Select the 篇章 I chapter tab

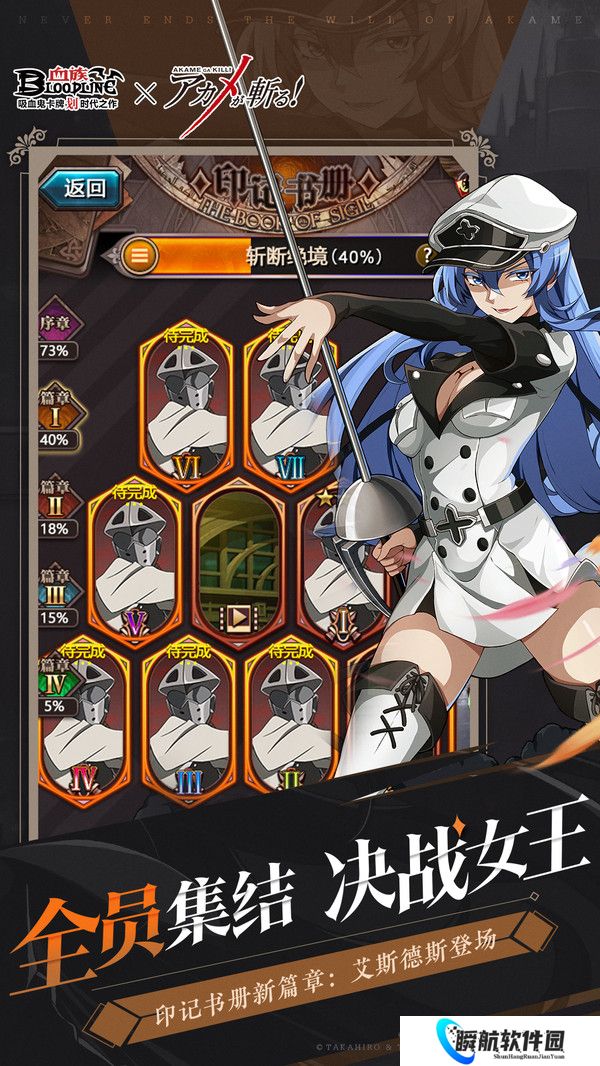coord(55,417)
